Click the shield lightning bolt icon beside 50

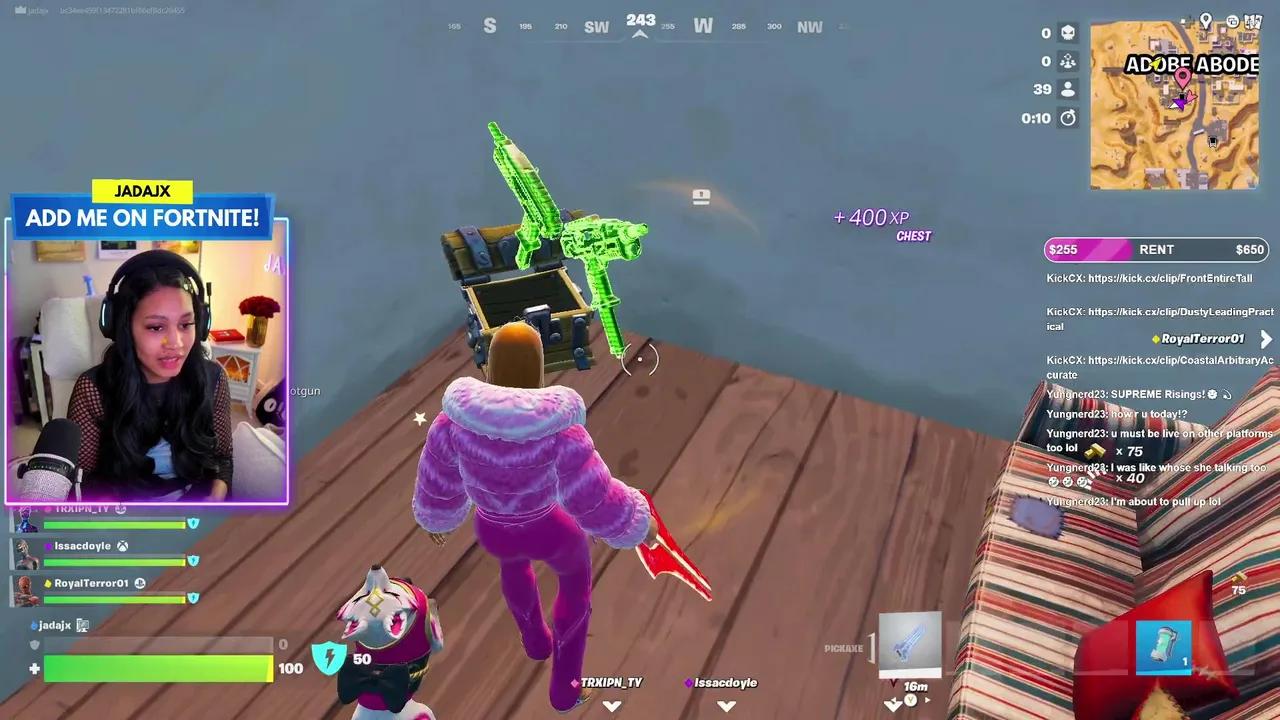pos(330,658)
